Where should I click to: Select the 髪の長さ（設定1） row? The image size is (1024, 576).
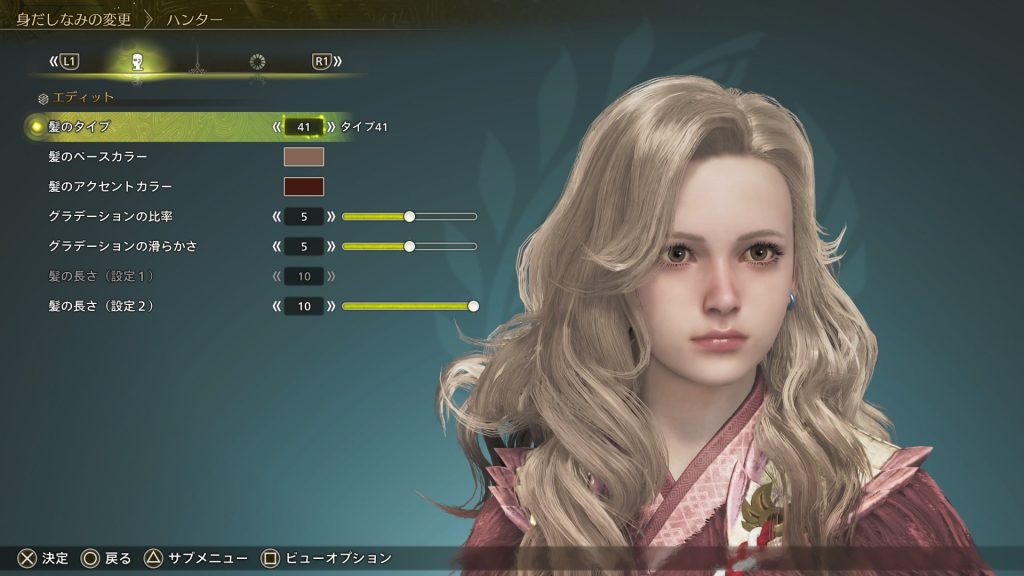(x=100, y=276)
